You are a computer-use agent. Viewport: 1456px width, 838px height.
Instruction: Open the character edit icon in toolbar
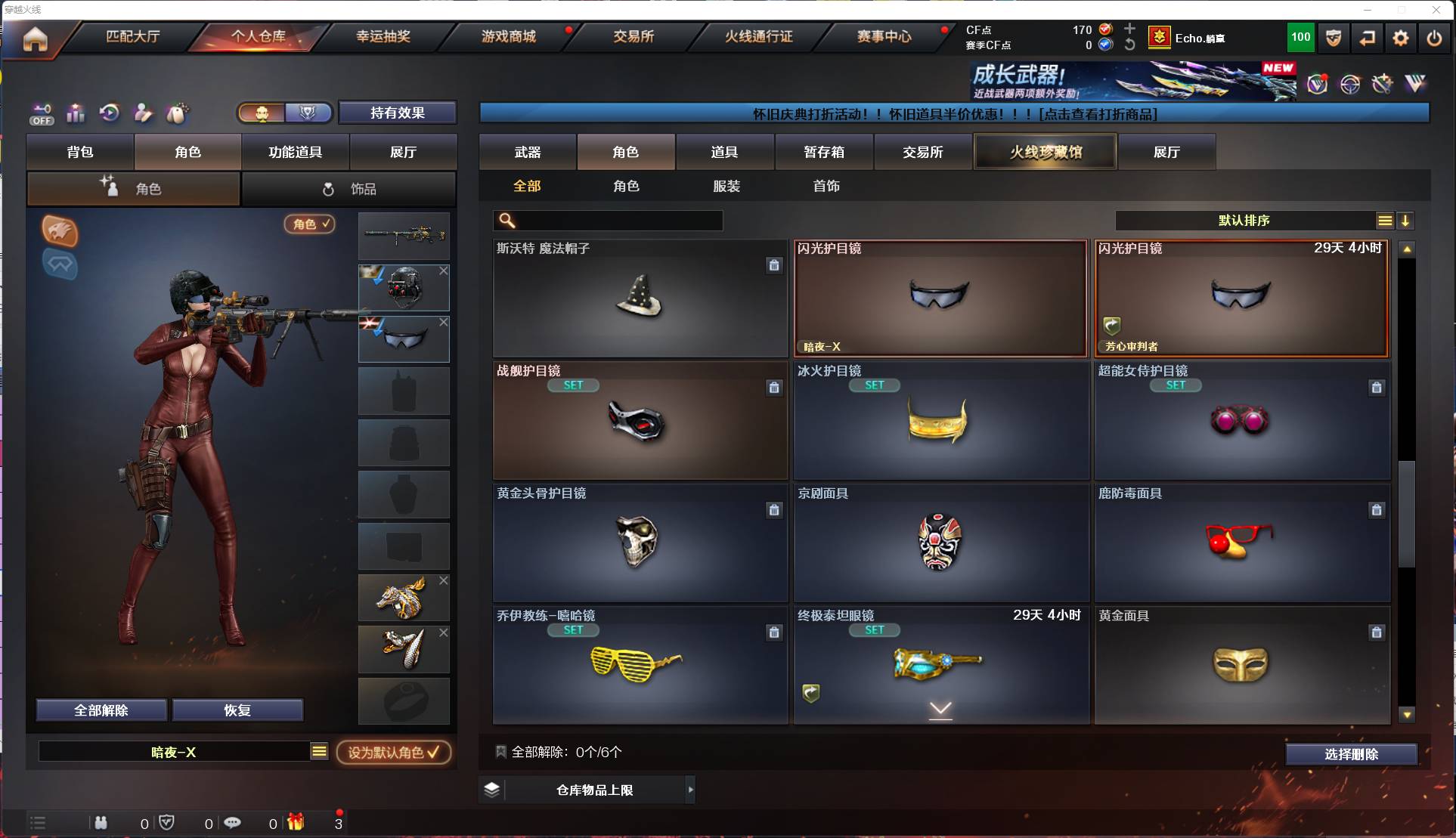(143, 113)
